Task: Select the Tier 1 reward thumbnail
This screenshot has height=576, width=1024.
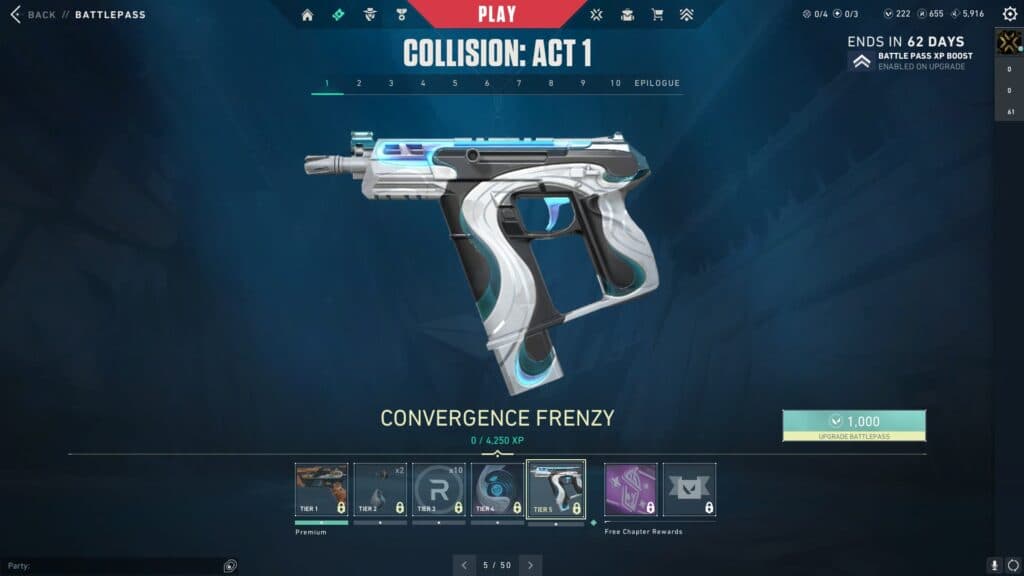Action: click(x=321, y=489)
